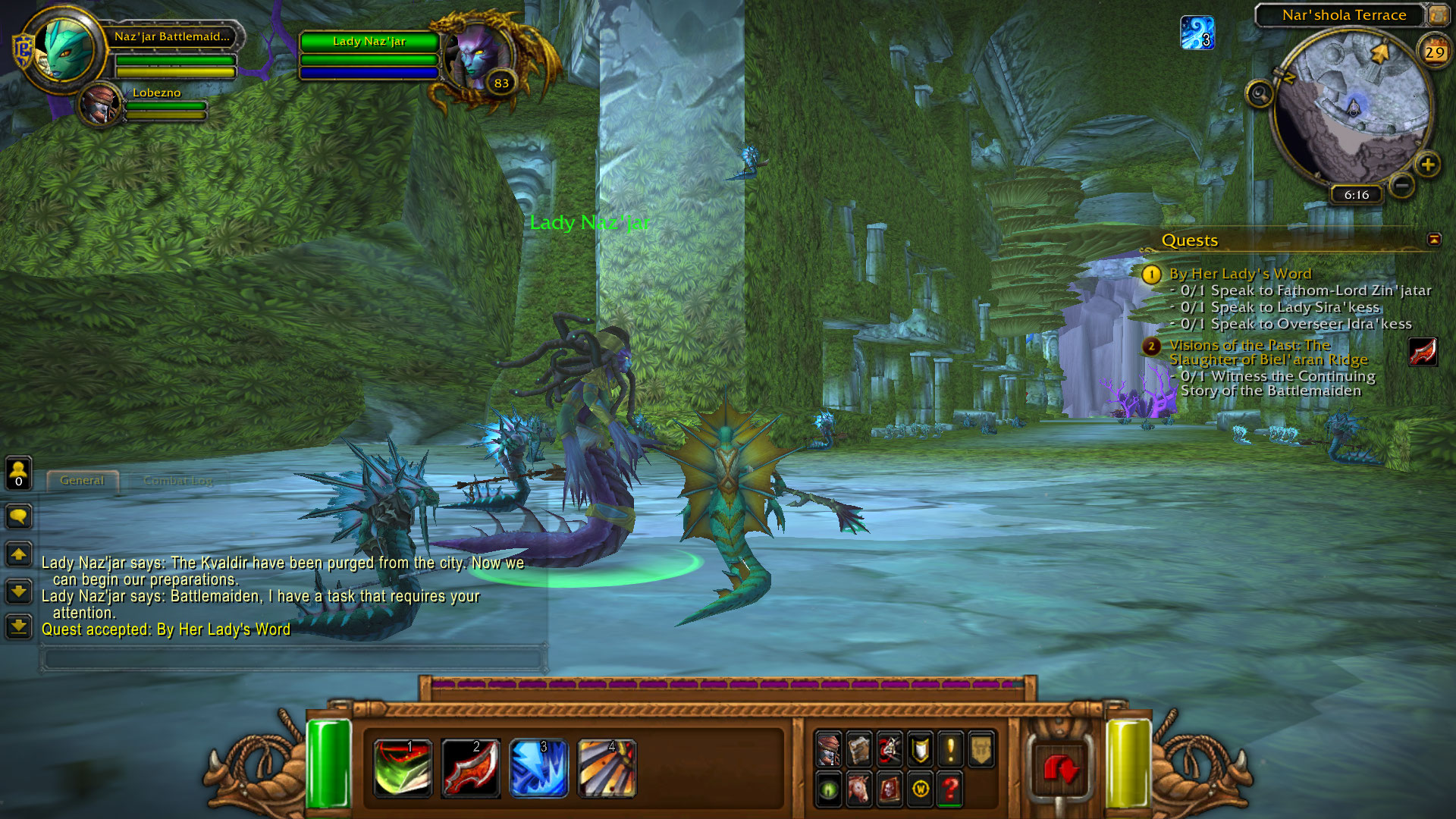Toggle the minimap tracking magnifier button
Viewport: 1456px width, 819px height.
pyautogui.click(x=1260, y=94)
